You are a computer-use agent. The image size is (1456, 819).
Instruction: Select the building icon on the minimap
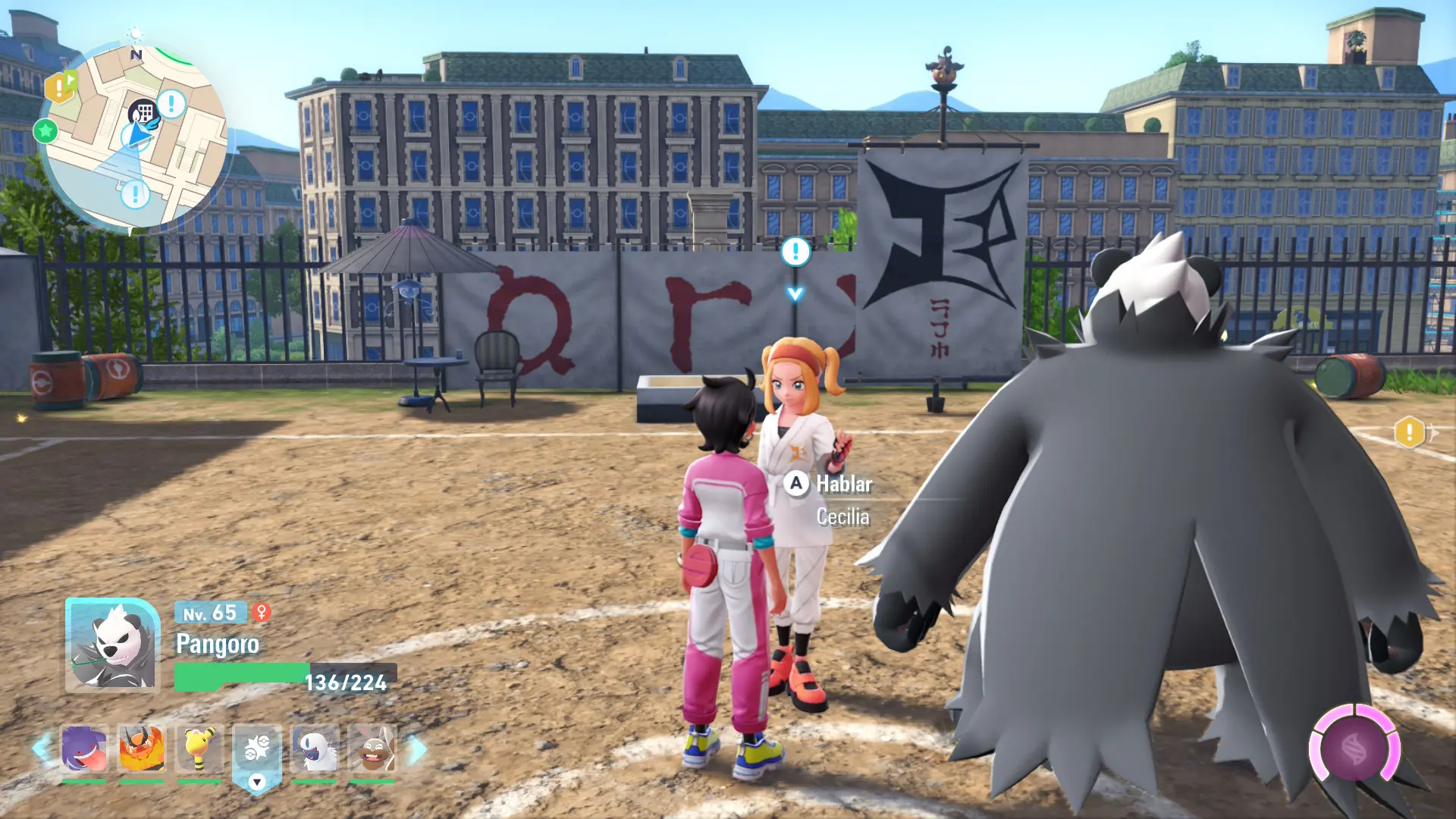[142, 114]
